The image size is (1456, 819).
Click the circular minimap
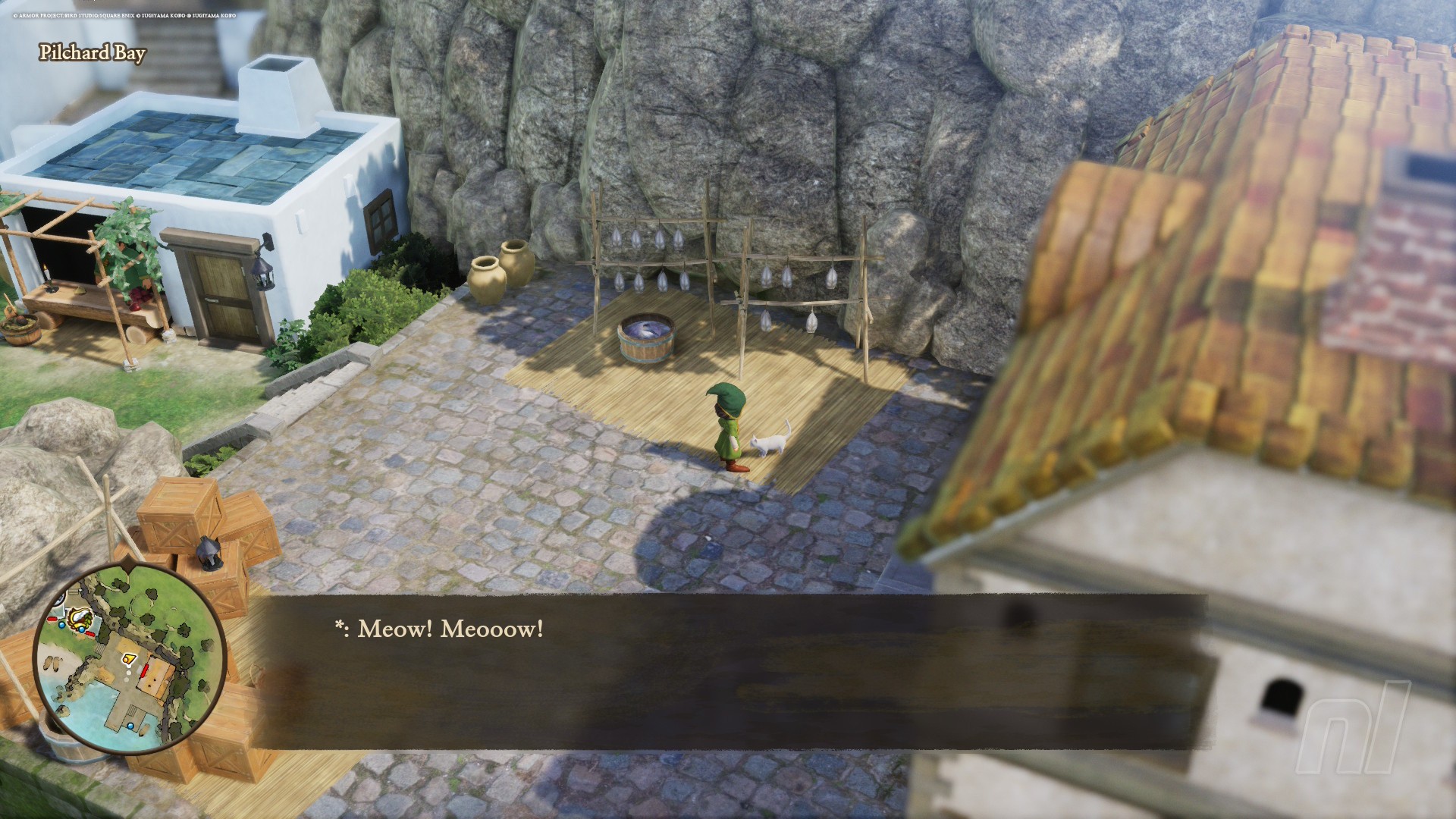click(x=130, y=661)
